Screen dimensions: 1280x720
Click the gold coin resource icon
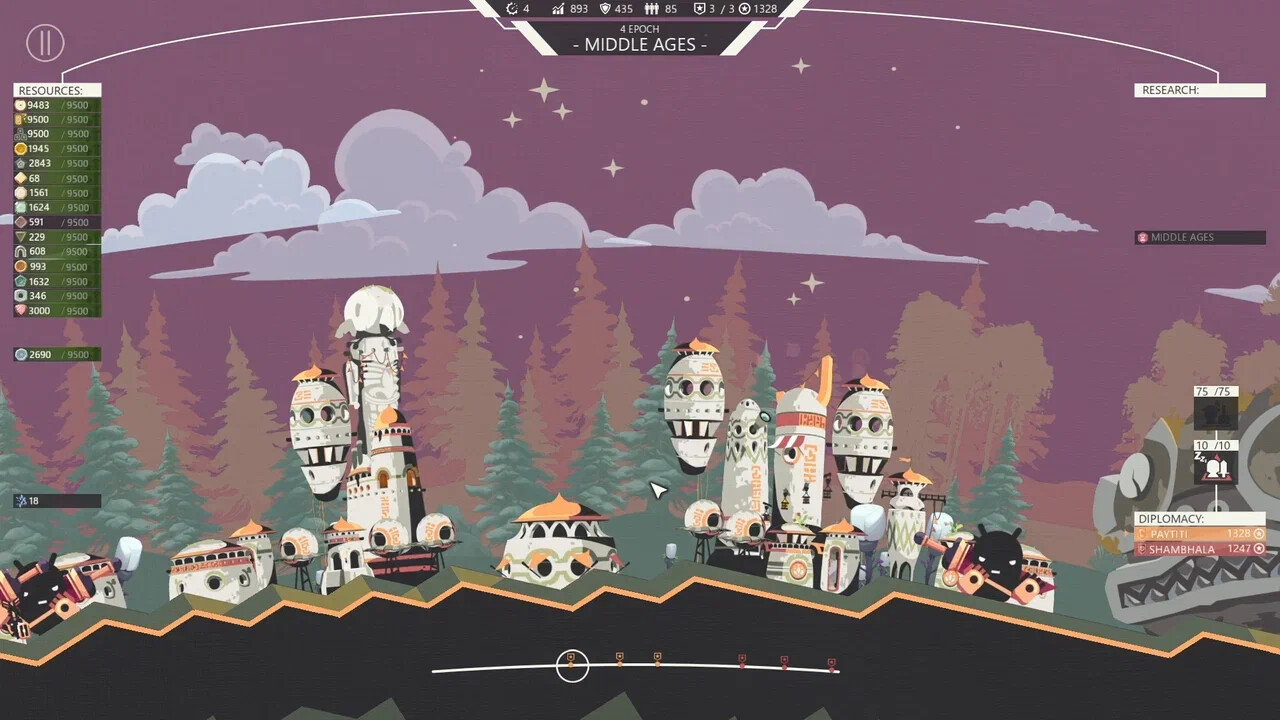[x=21, y=148]
